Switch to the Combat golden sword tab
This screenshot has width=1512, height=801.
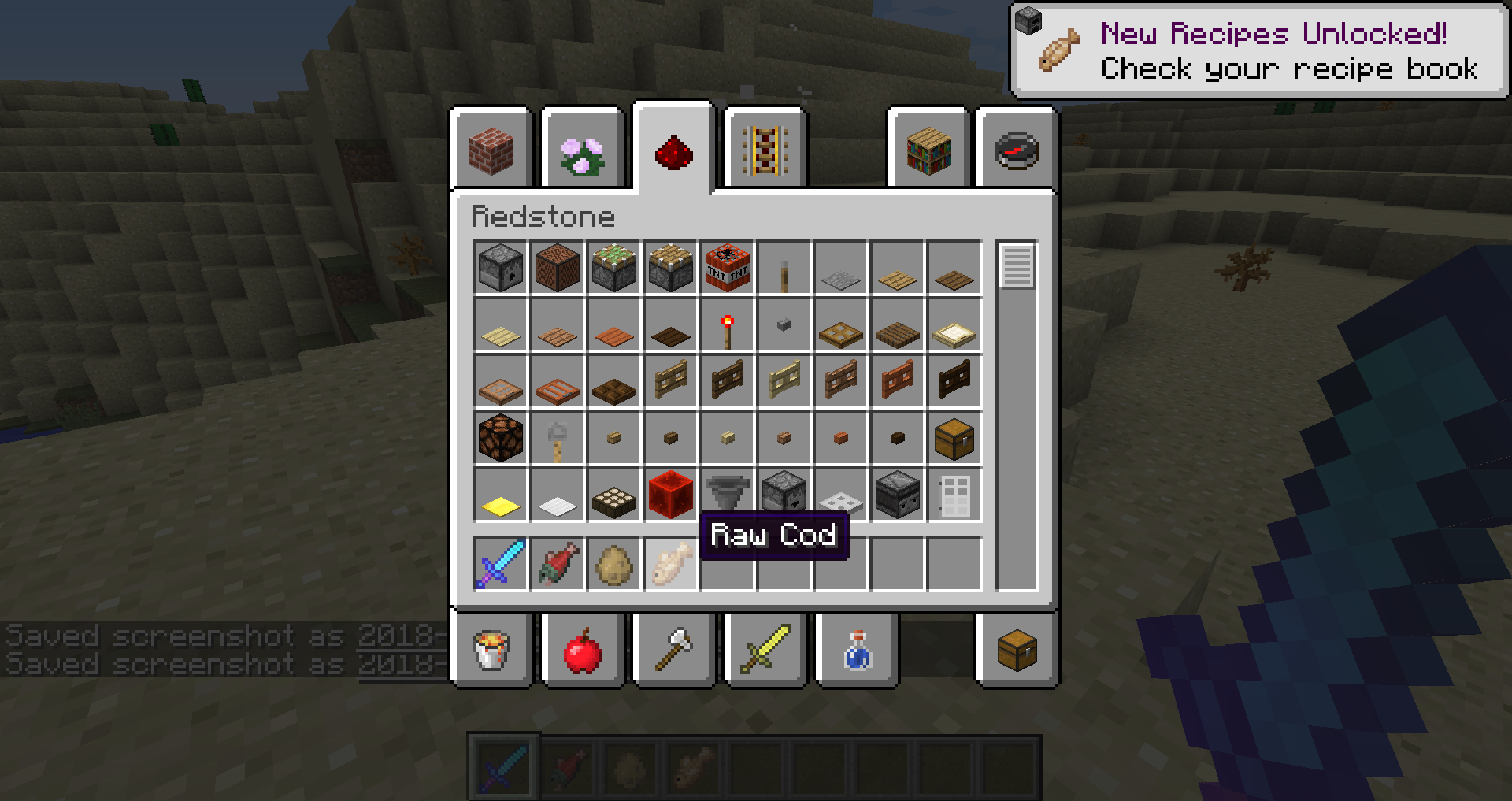765,651
